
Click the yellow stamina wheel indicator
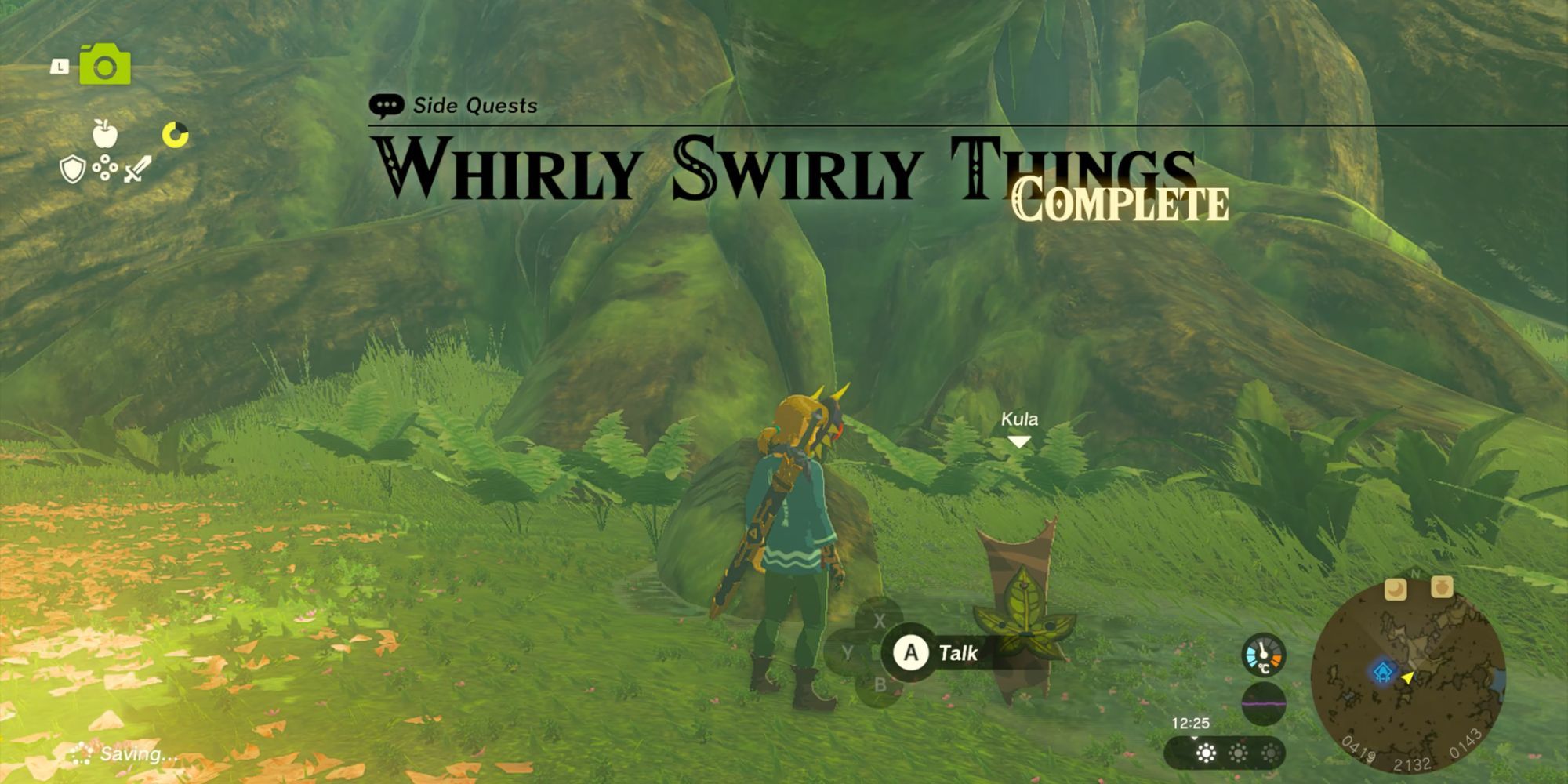(176, 134)
